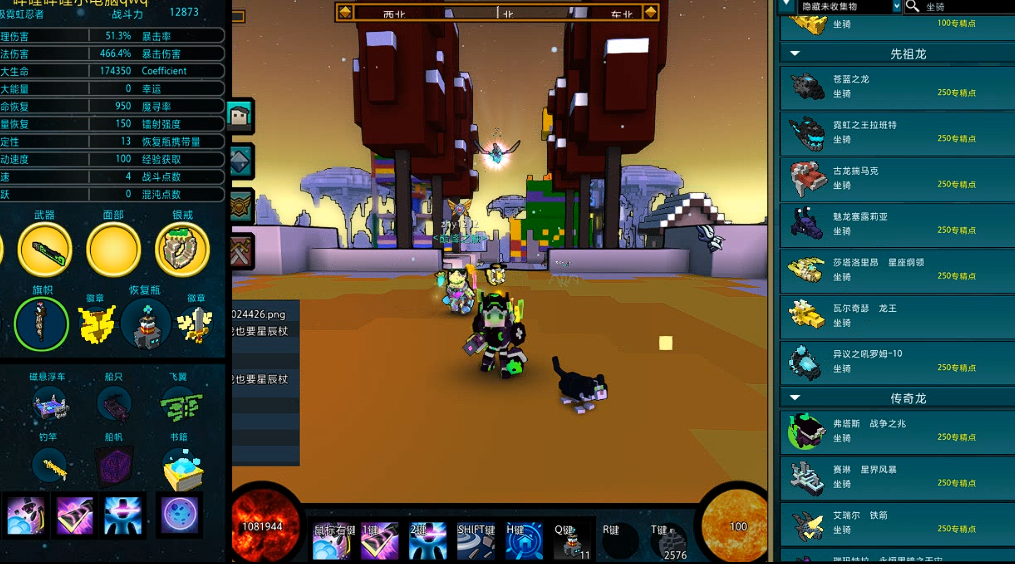1015x564 pixels.
Task: Open the crossed swords side tab
Action: [241, 251]
